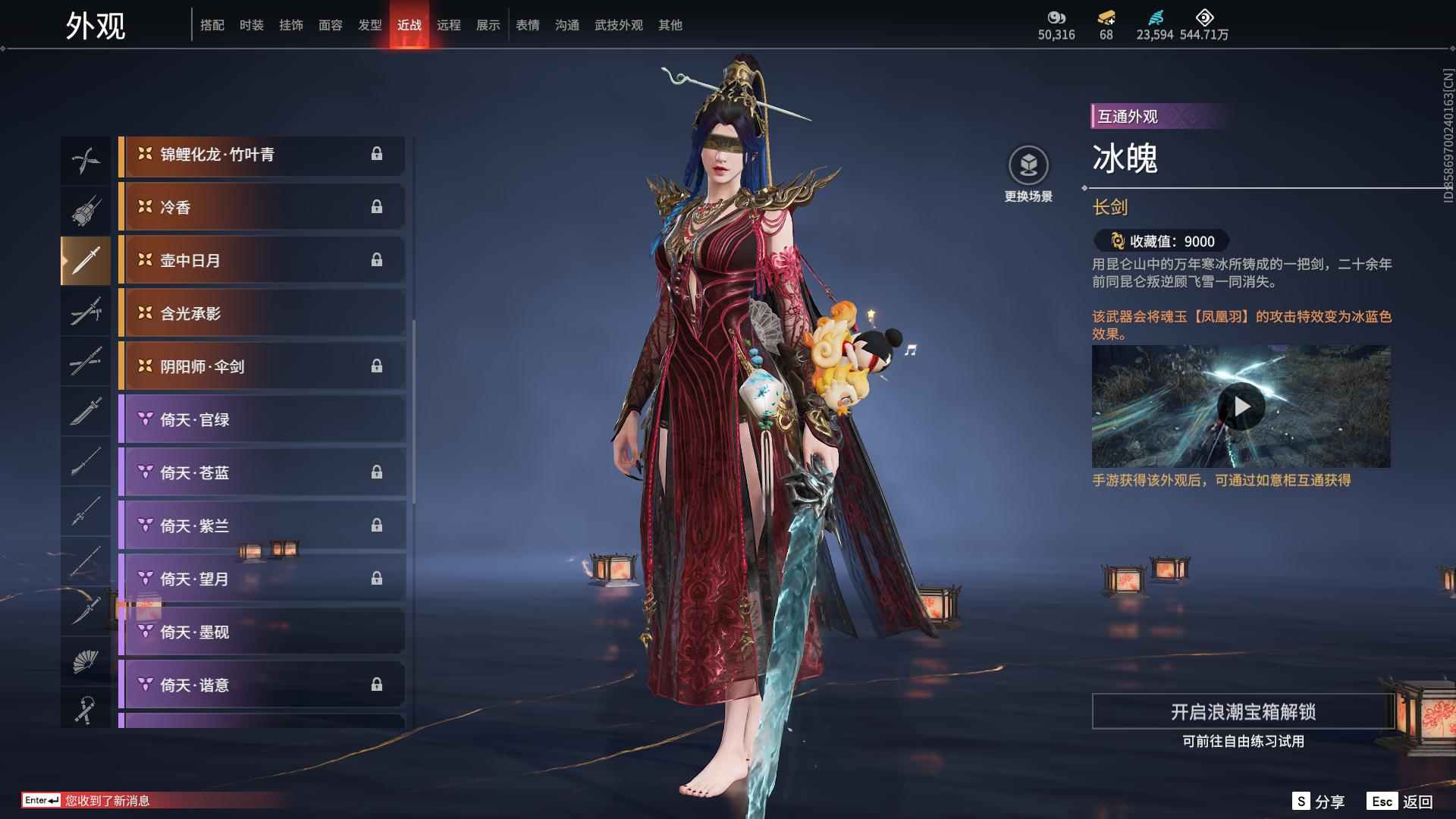This screenshot has width=1456, height=819.
Task: Go to the 武技外观 tab
Action: tap(618, 25)
